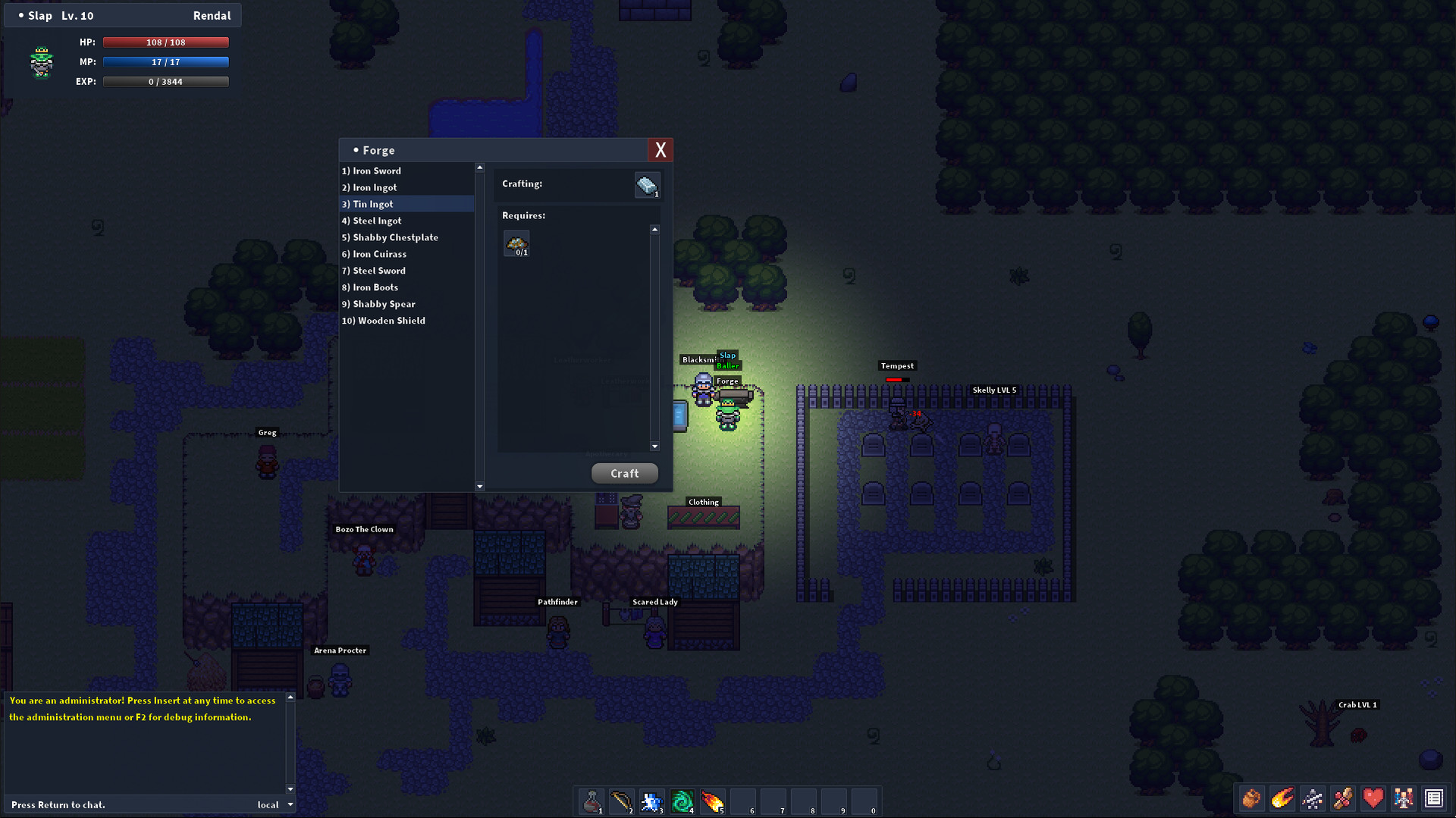Viewport: 1456px width, 818px height.
Task: Open the fireball spellbook panel
Action: point(1282,798)
